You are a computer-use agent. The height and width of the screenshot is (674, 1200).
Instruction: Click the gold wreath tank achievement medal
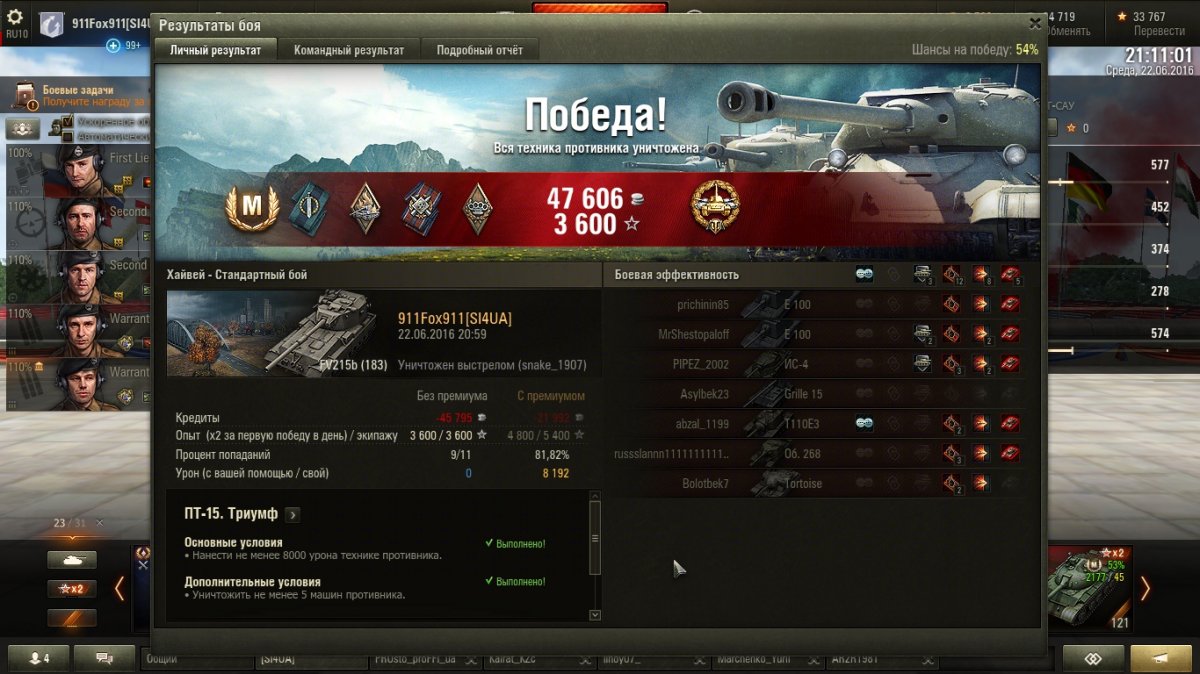tap(714, 208)
